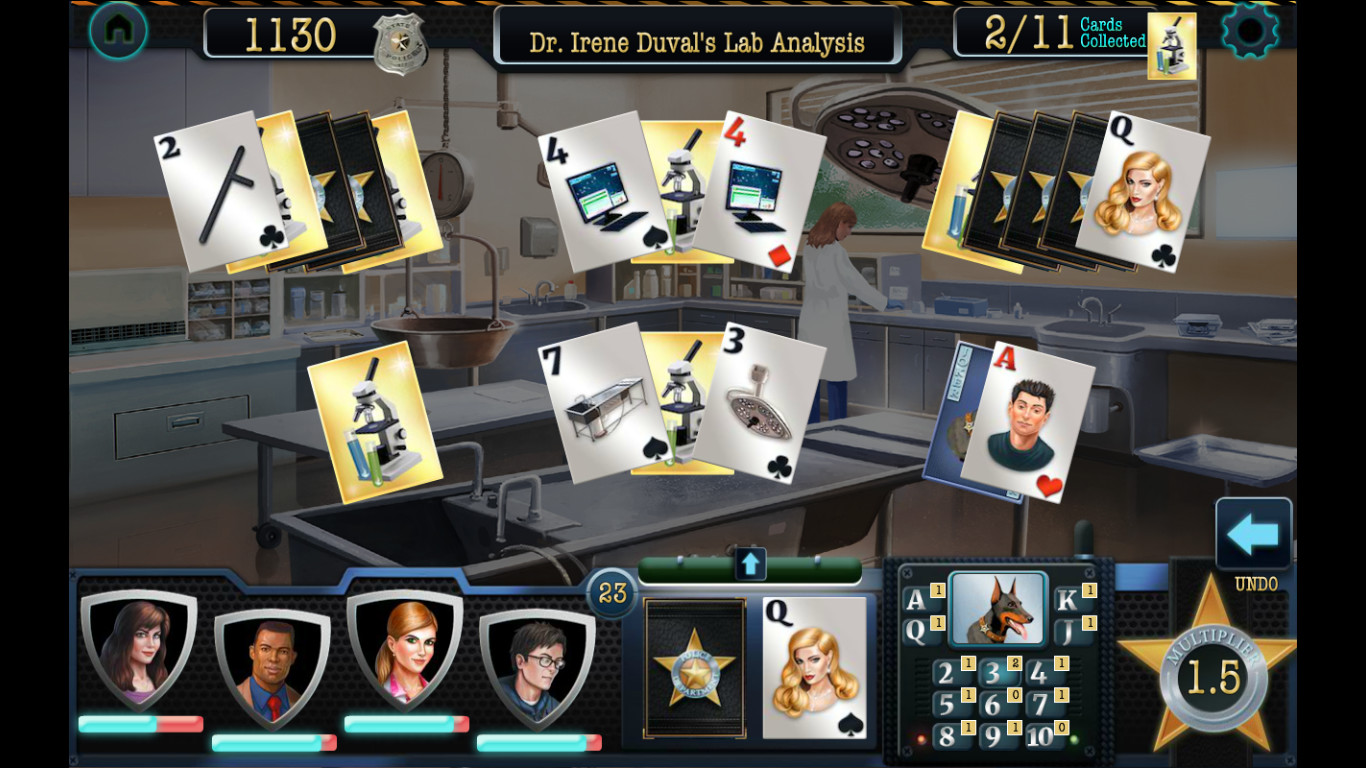Screen dimensions: 1366x768
Task: Play the Queen of Spades waste card
Action: (x=817, y=668)
